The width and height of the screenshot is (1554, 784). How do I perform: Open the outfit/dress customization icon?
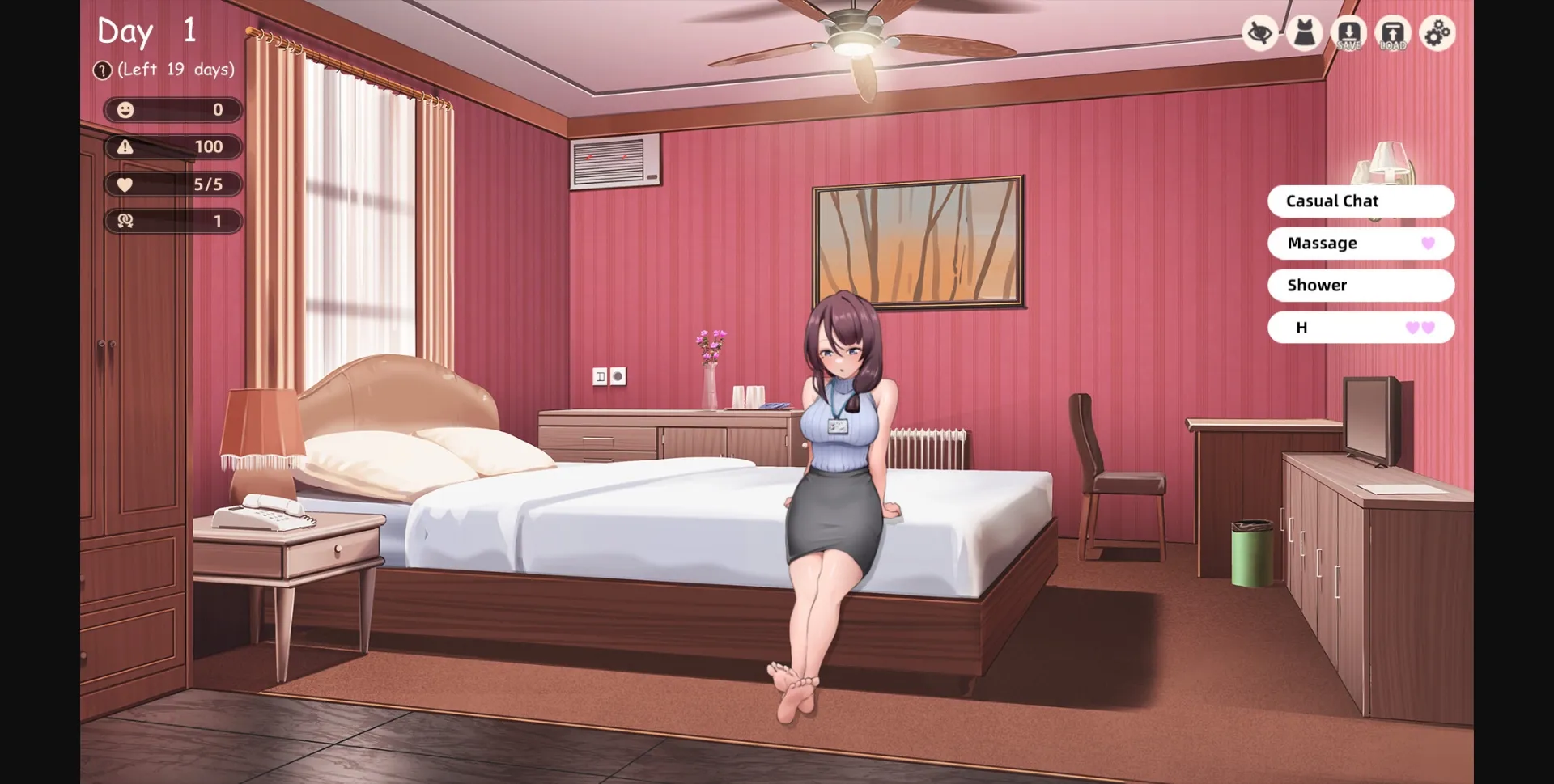pos(1305,33)
